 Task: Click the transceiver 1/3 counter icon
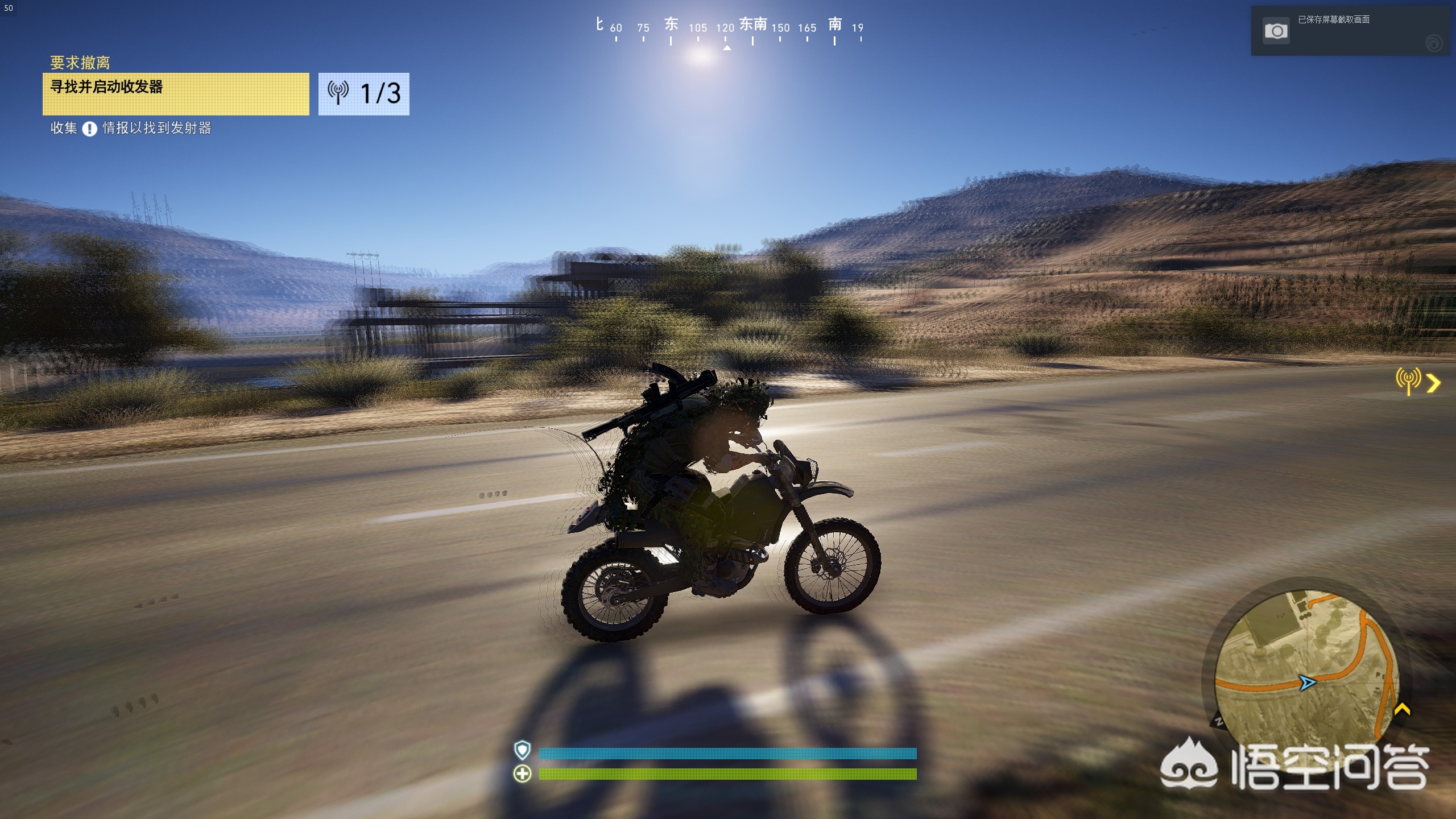pyautogui.click(x=338, y=93)
